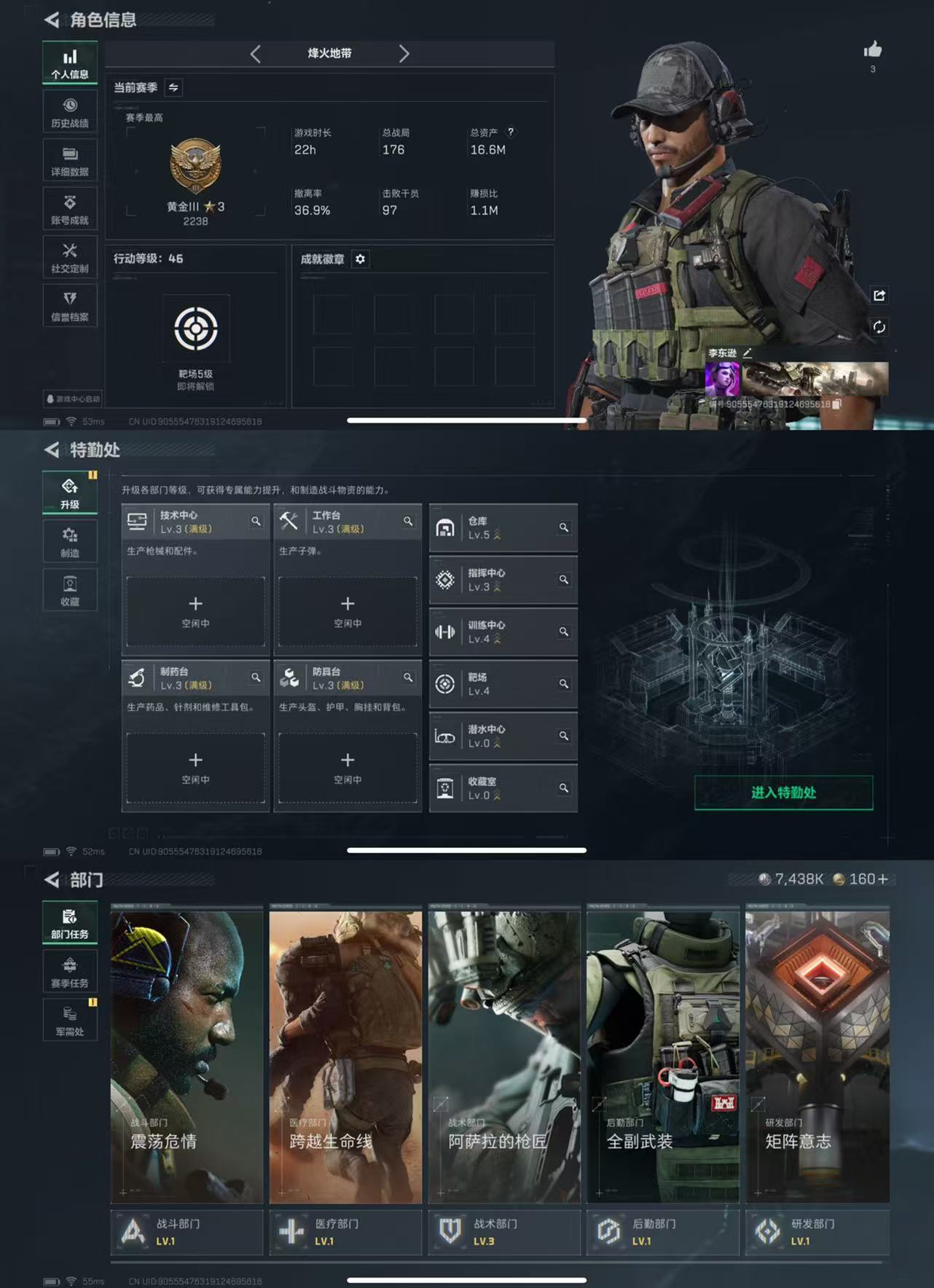The width and height of the screenshot is (934, 1288).
Task: Show the 信誉档案 tab
Action: (x=70, y=306)
